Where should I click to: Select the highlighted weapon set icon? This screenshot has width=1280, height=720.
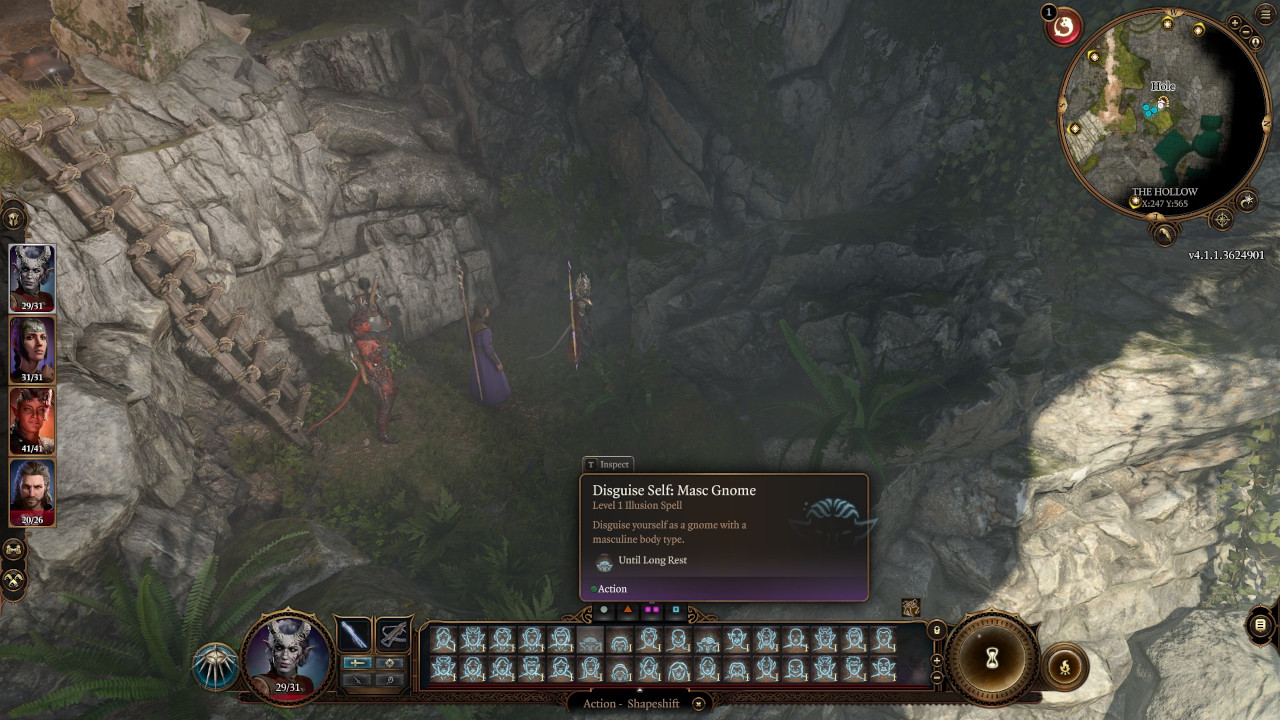[x=357, y=662]
